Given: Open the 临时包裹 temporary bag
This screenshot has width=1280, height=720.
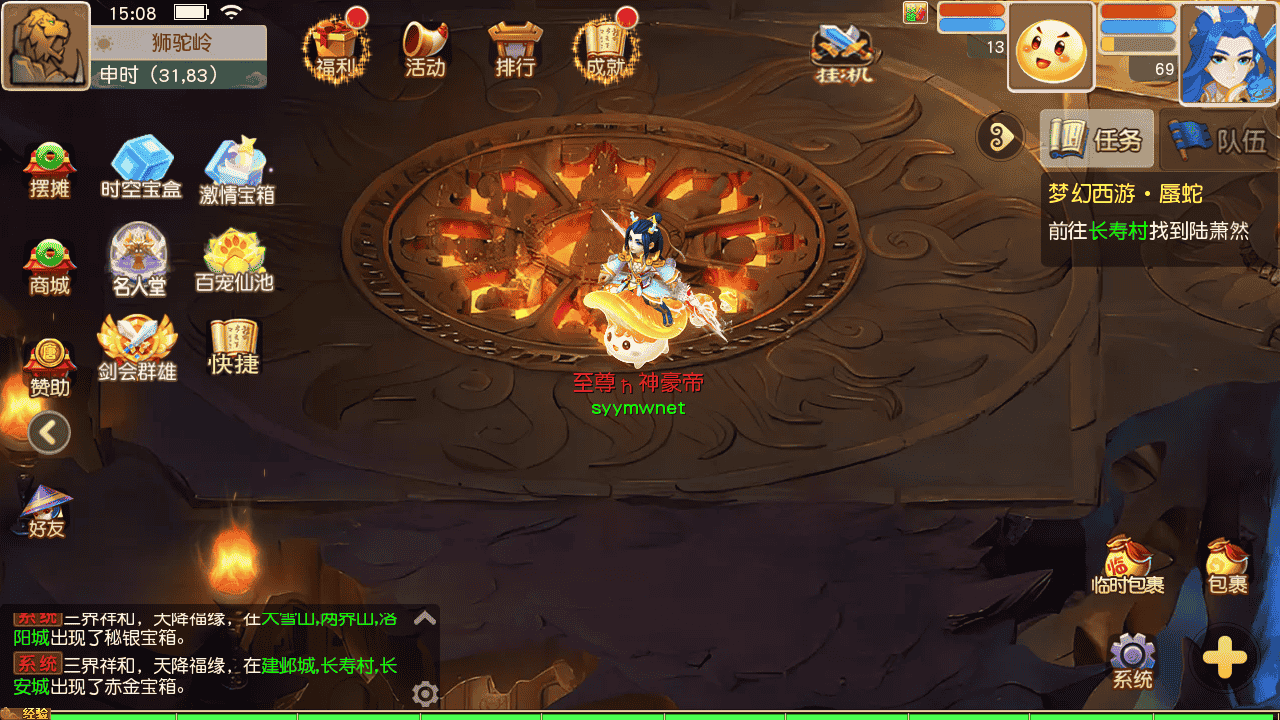Looking at the screenshot, I should [1128, 566].
